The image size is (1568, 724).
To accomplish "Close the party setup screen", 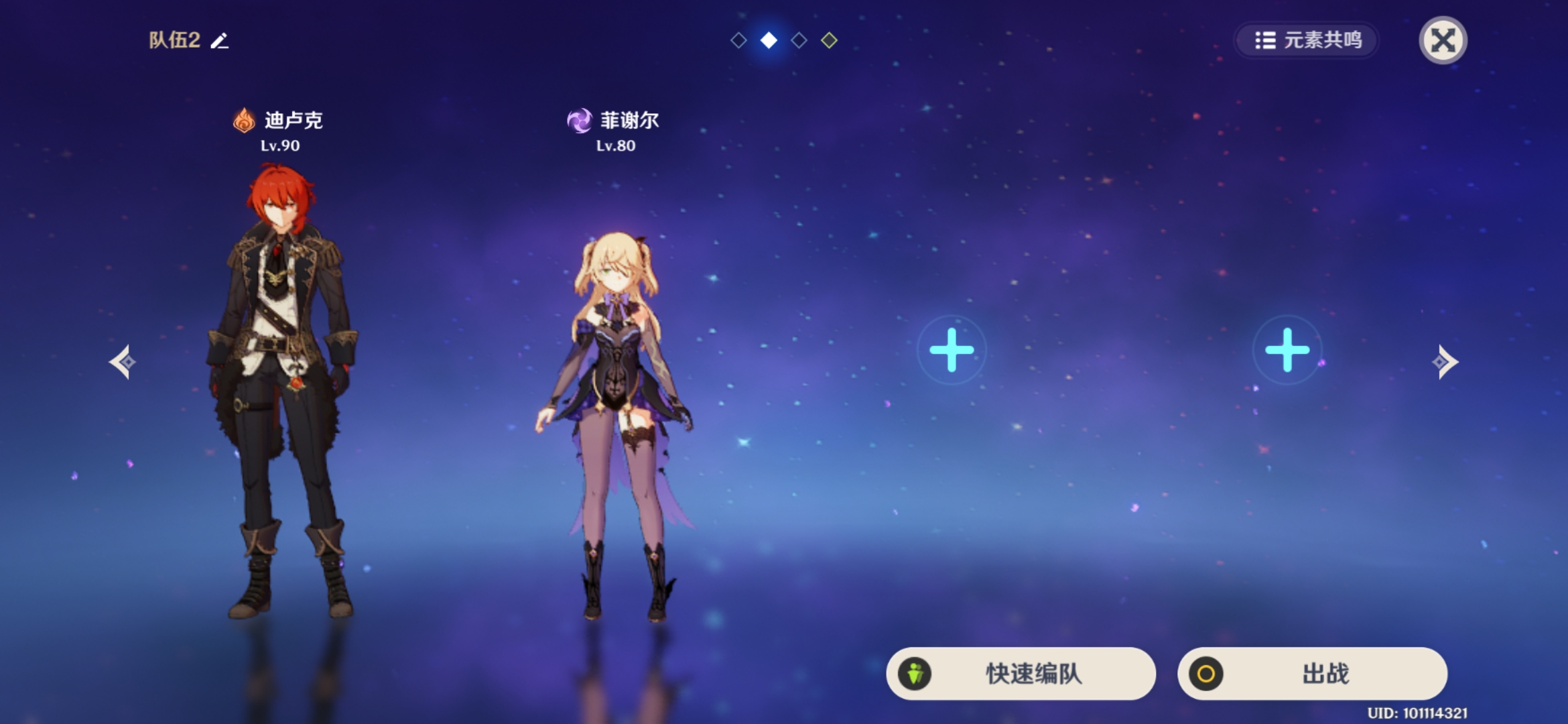I will coord(1443,40).
